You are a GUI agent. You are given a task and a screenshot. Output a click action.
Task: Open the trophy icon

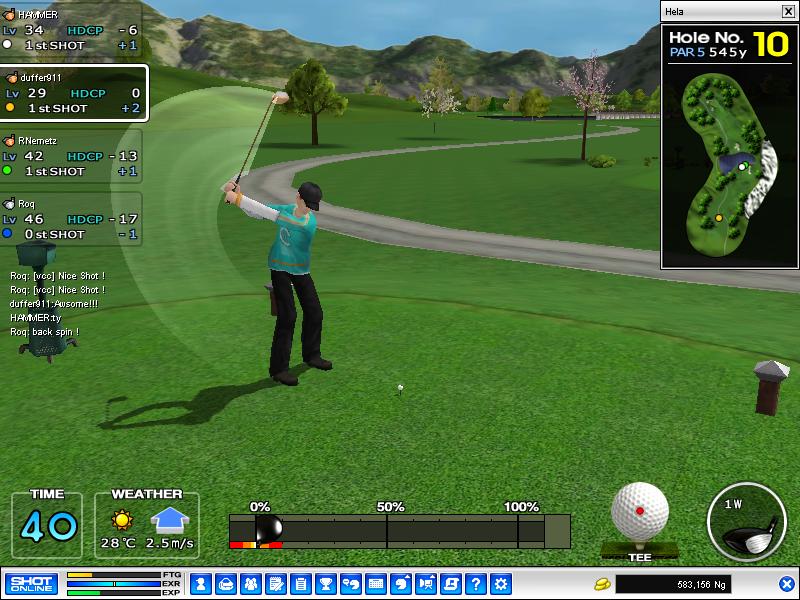point(325,584)
